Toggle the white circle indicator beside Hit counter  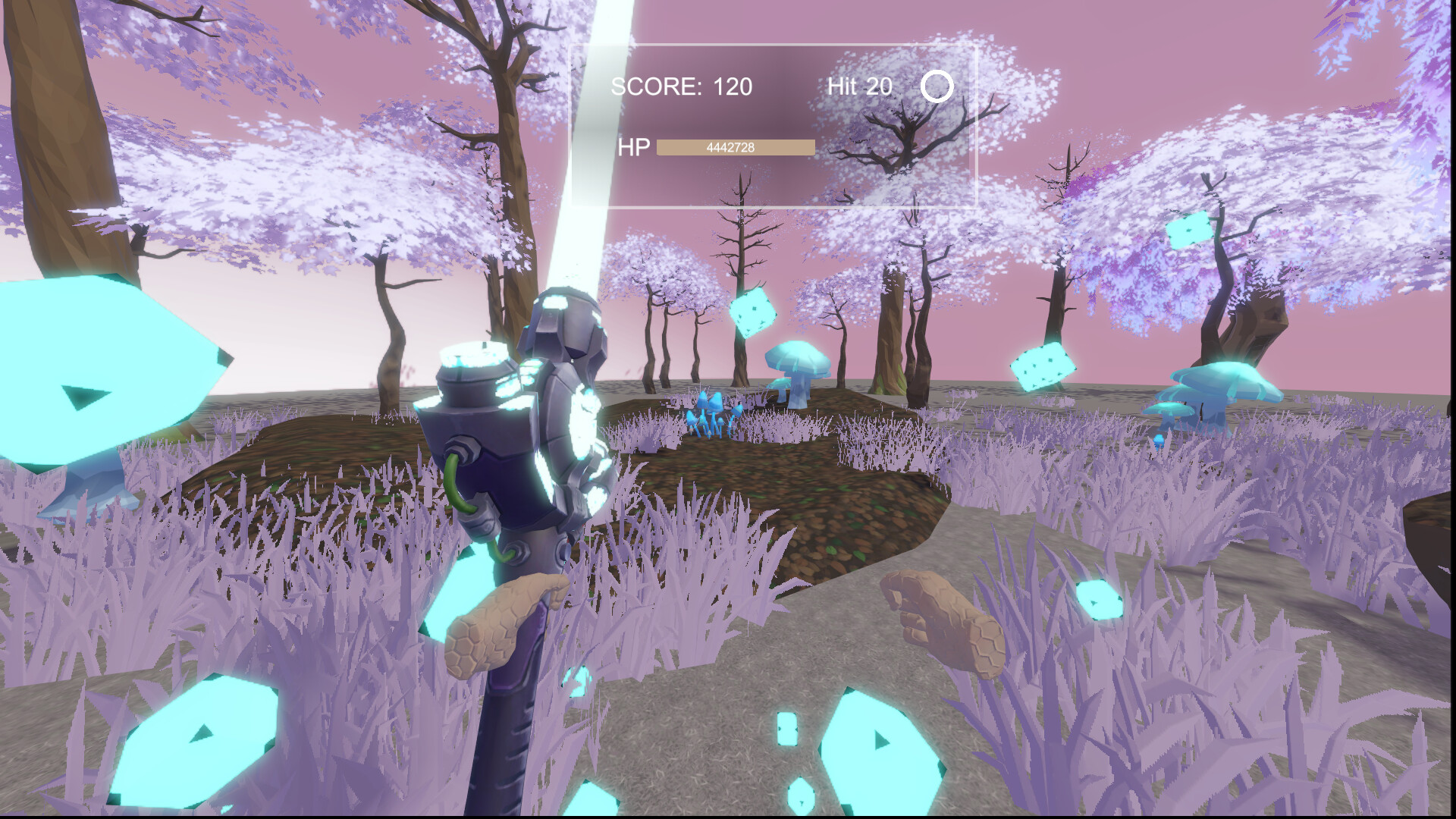[938, 86]
